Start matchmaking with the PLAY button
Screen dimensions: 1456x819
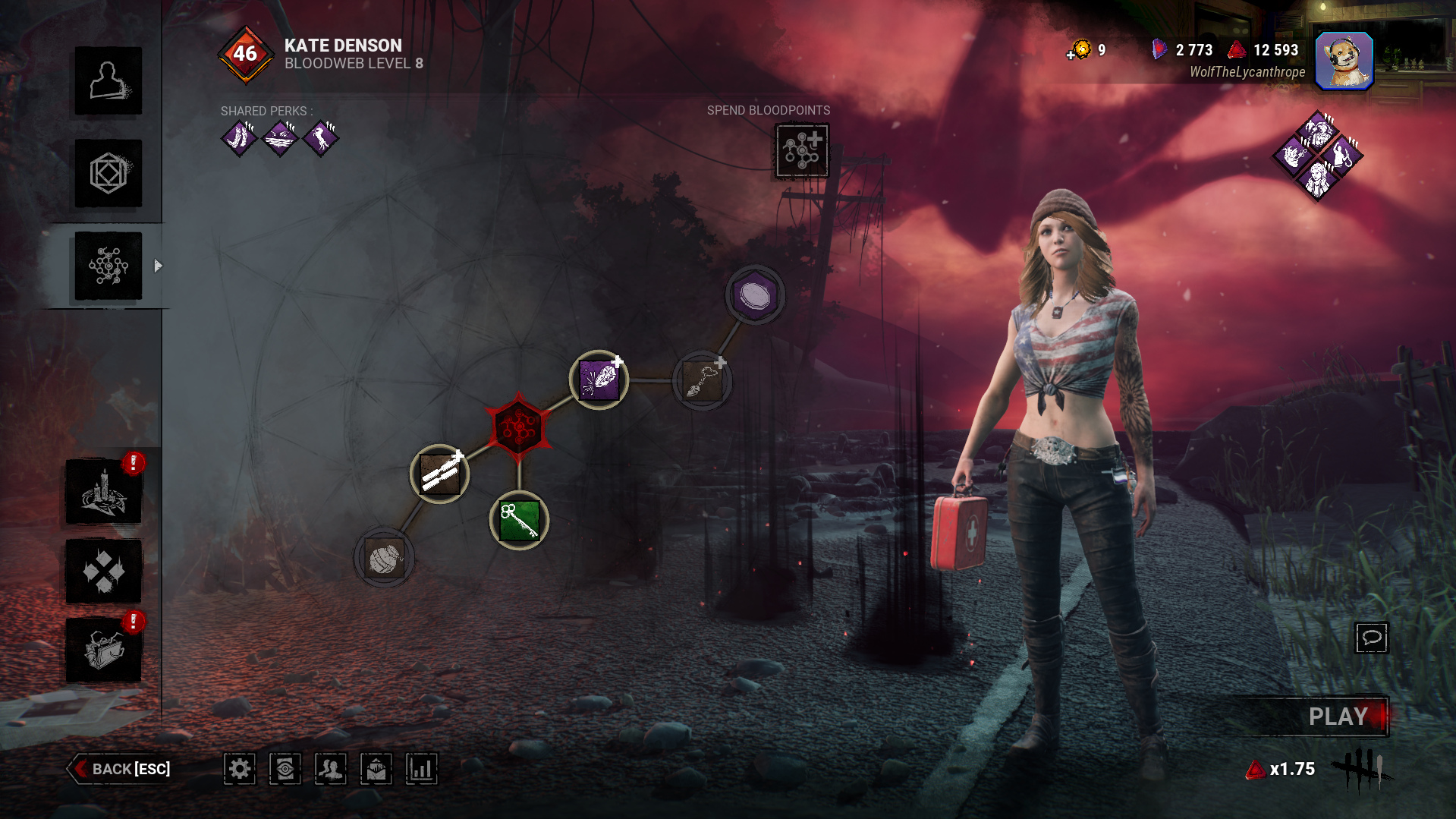pos(1337,717)
